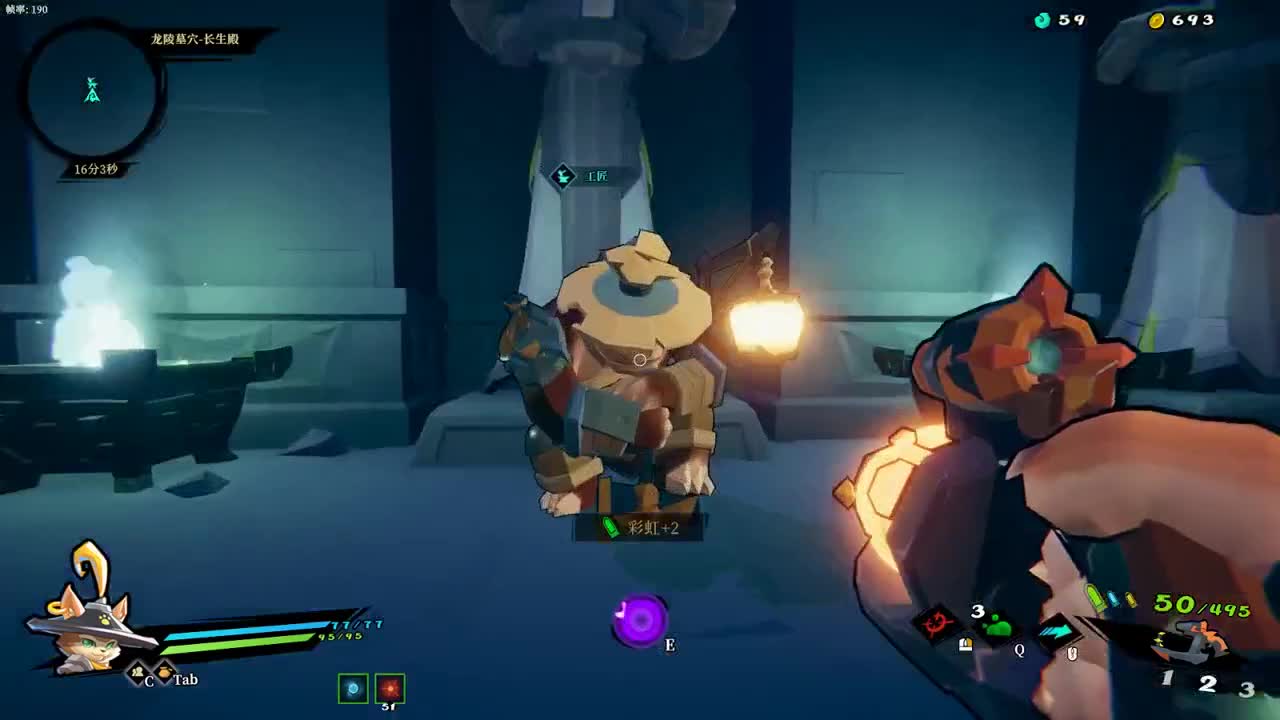Click the teal soul essence icon
The width and height of the screenshot is (1280, 720).
(x=1043, y=20)
